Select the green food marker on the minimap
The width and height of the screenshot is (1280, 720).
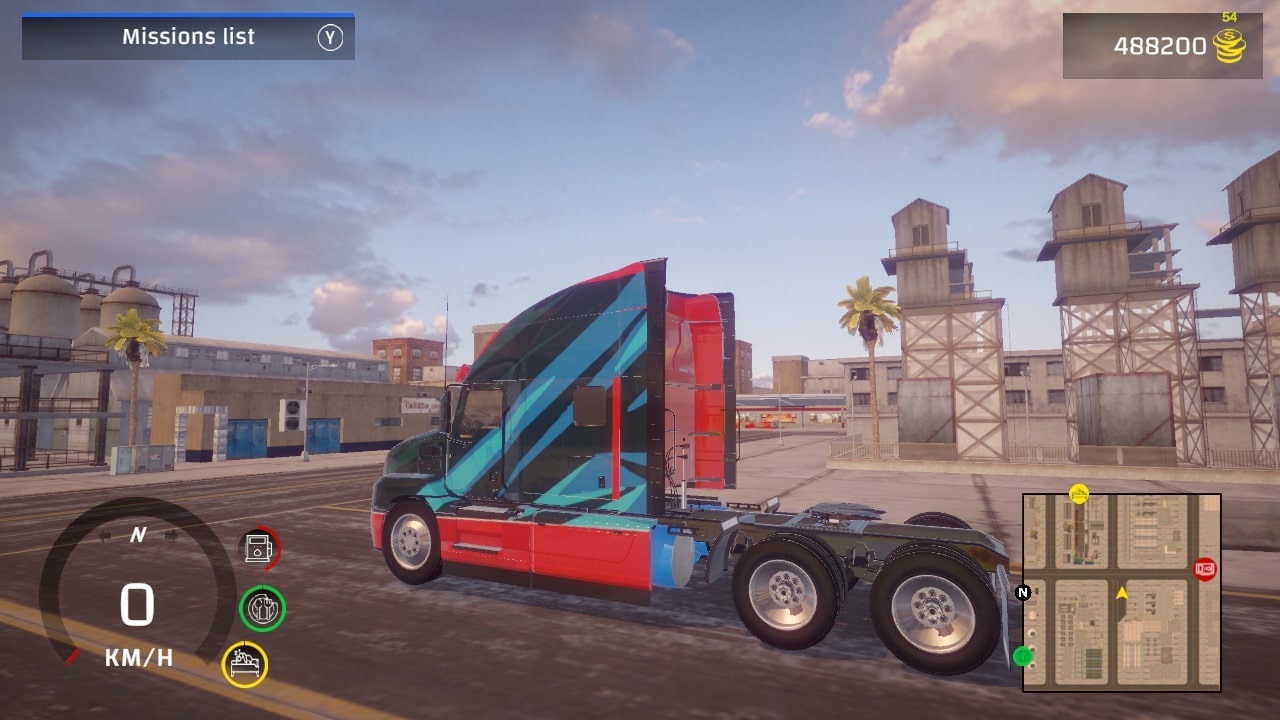(1023, 657)
